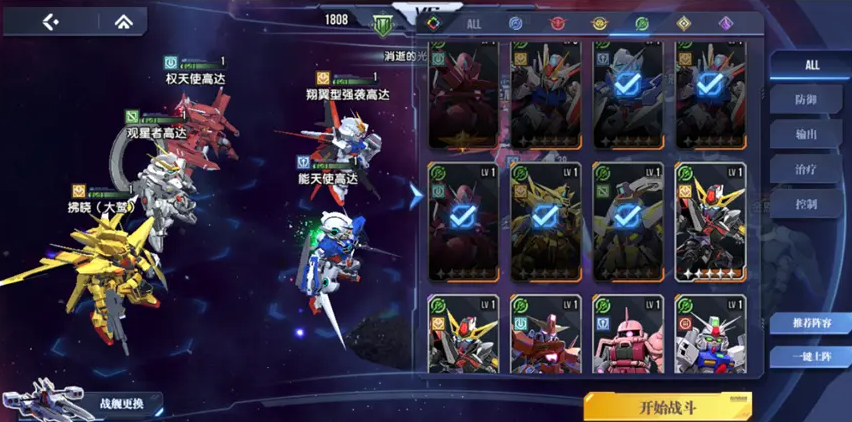Filter units by 治疗 role
852x422 pixels.
click(806, 169)
